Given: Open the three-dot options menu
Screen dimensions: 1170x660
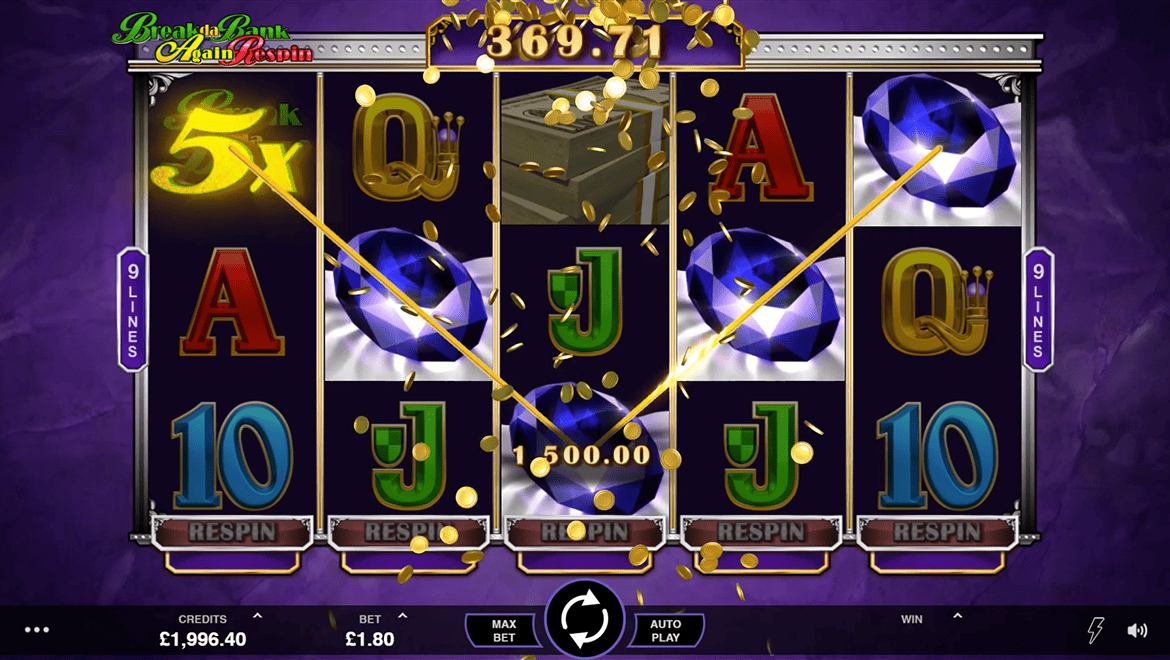Looking at the screenshot, I should coord(37,630).
